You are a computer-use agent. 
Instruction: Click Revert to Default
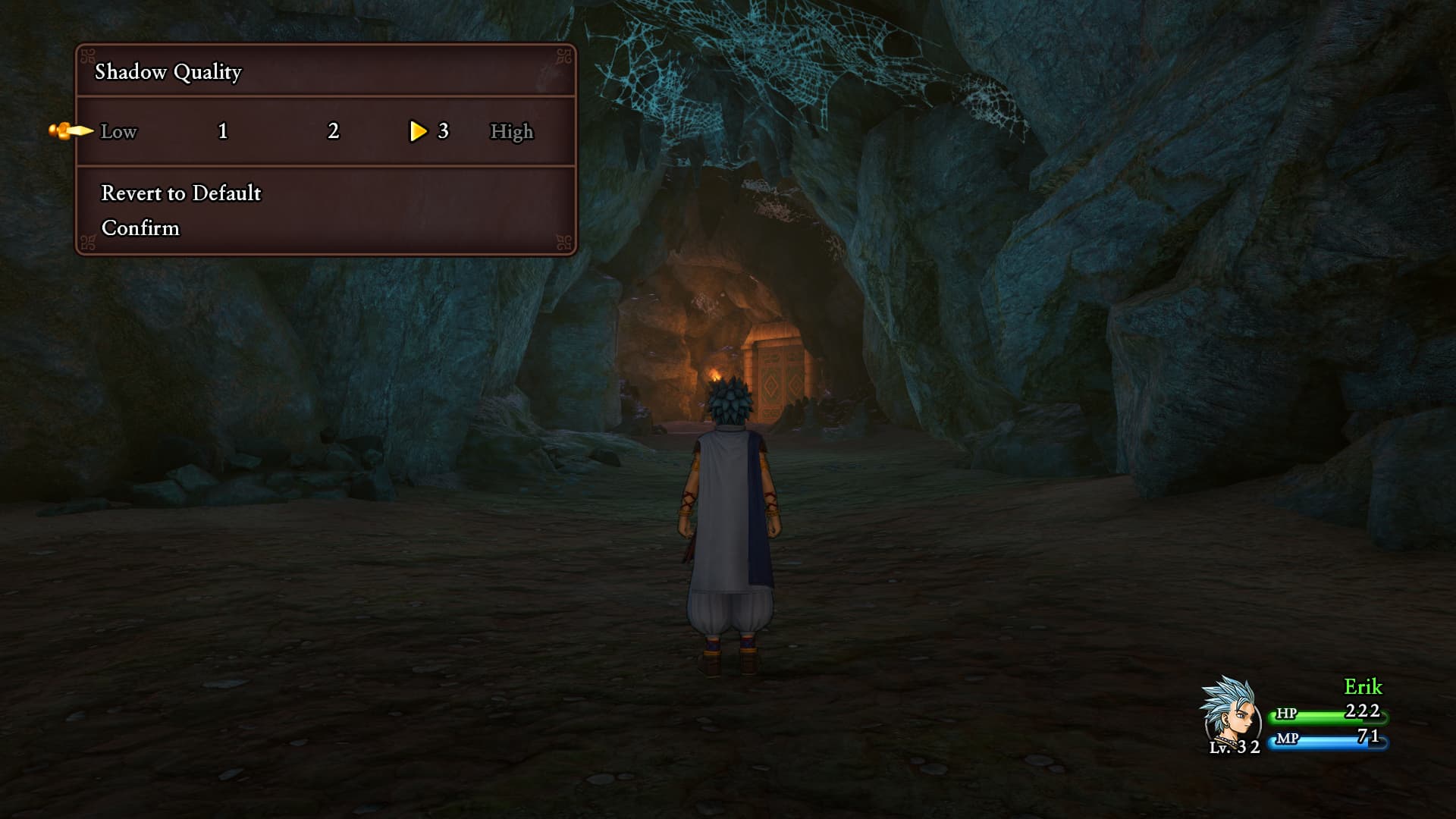tap(180, 193)
